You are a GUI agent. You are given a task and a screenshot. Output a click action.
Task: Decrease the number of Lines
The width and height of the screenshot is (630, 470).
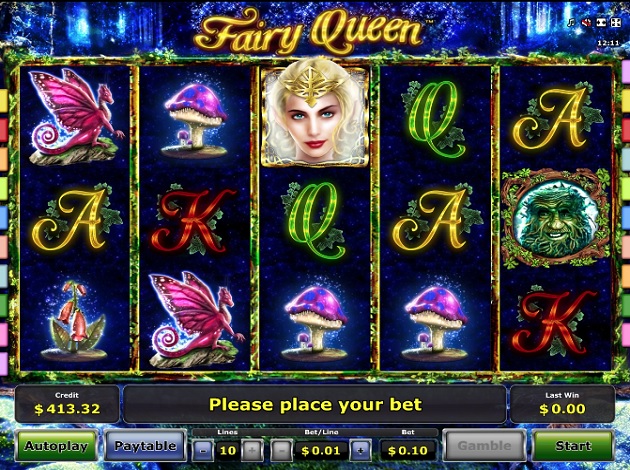[202, 450]
